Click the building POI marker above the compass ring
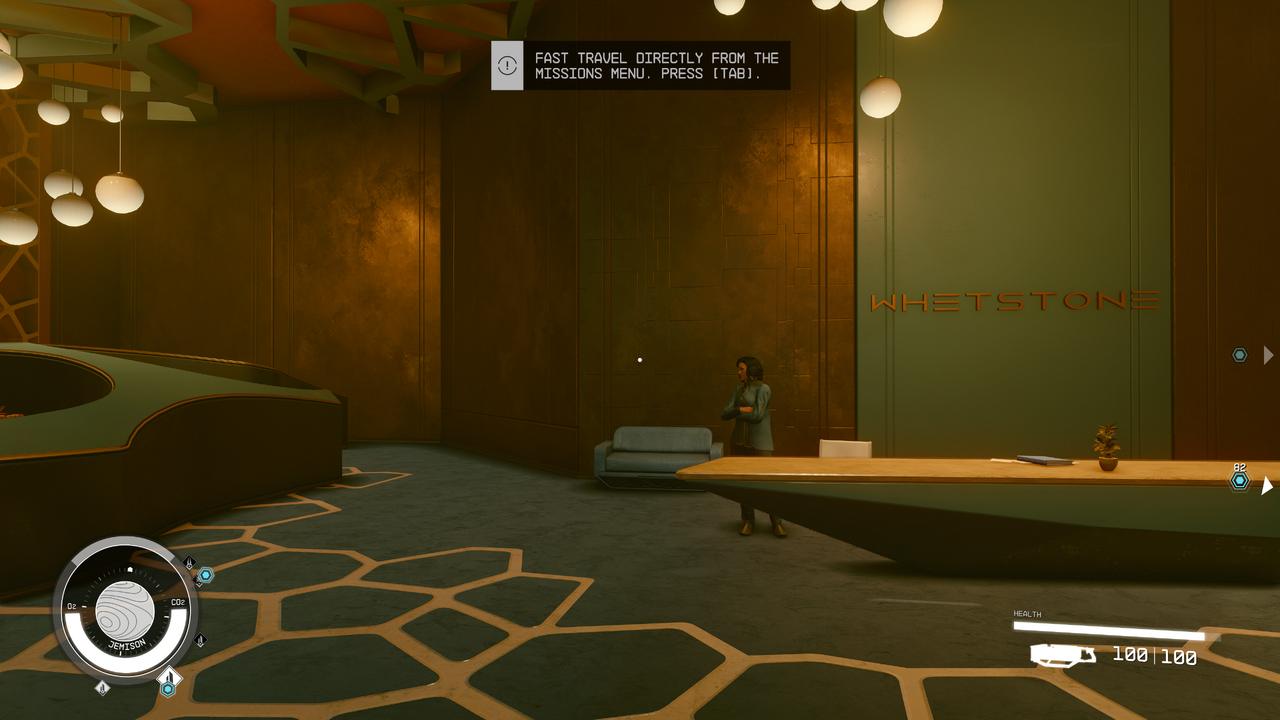Viewport: 1280px width, 720px height. pos(168,677)
